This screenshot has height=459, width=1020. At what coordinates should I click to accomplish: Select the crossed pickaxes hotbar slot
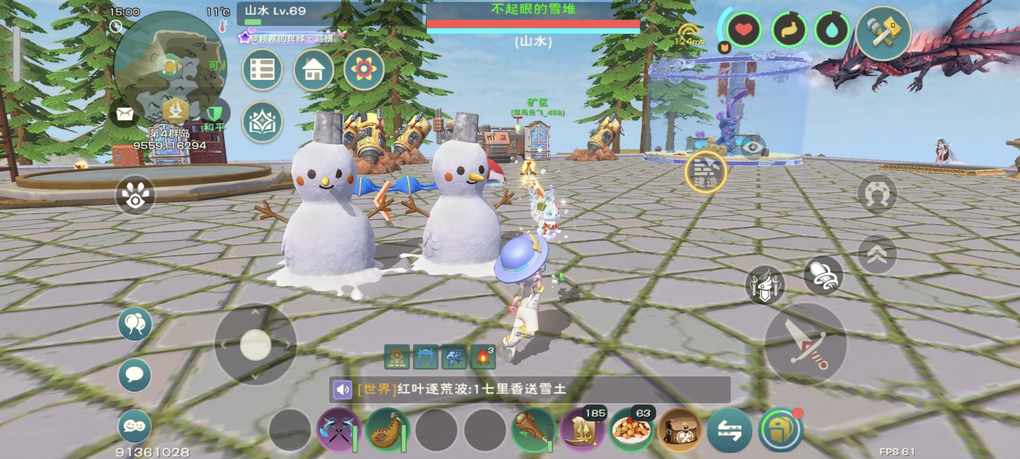coord(338,430)
